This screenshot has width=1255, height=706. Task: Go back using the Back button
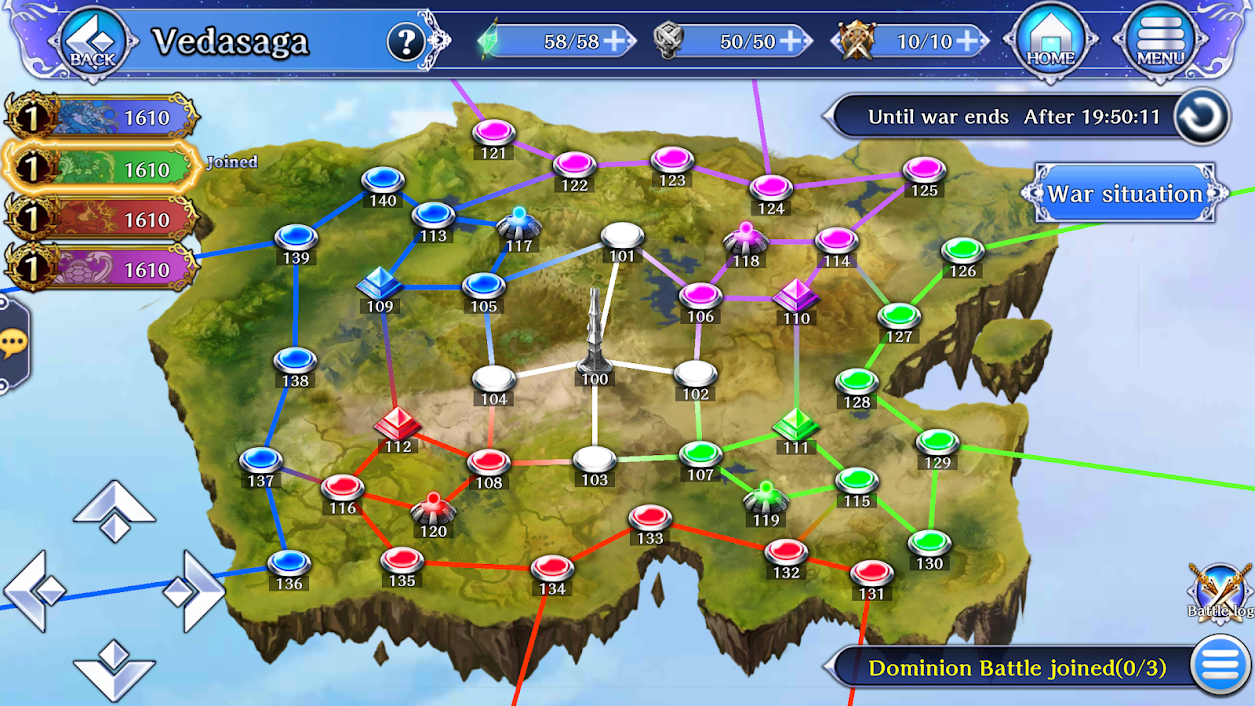tap(93, 41)
